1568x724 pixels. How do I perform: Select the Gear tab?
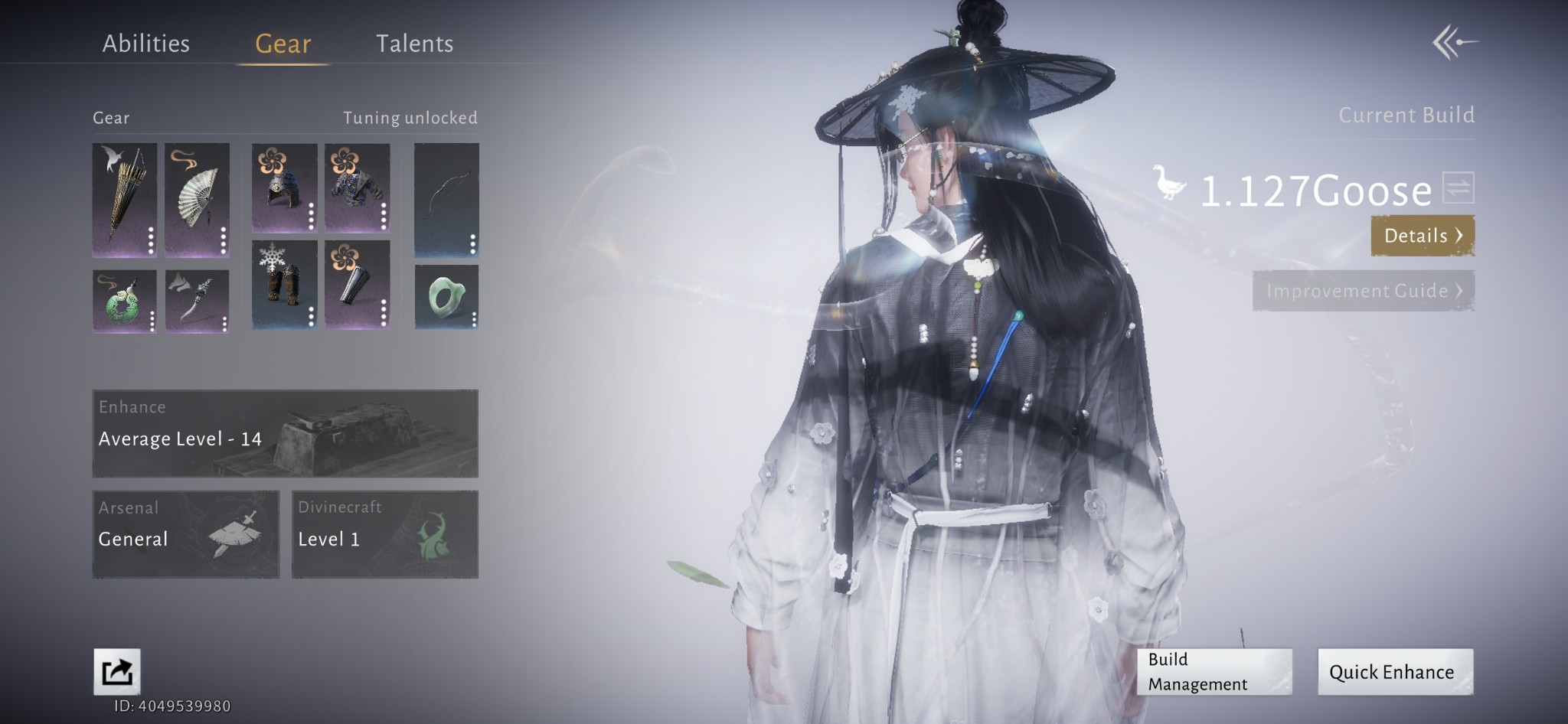(283, 44)
